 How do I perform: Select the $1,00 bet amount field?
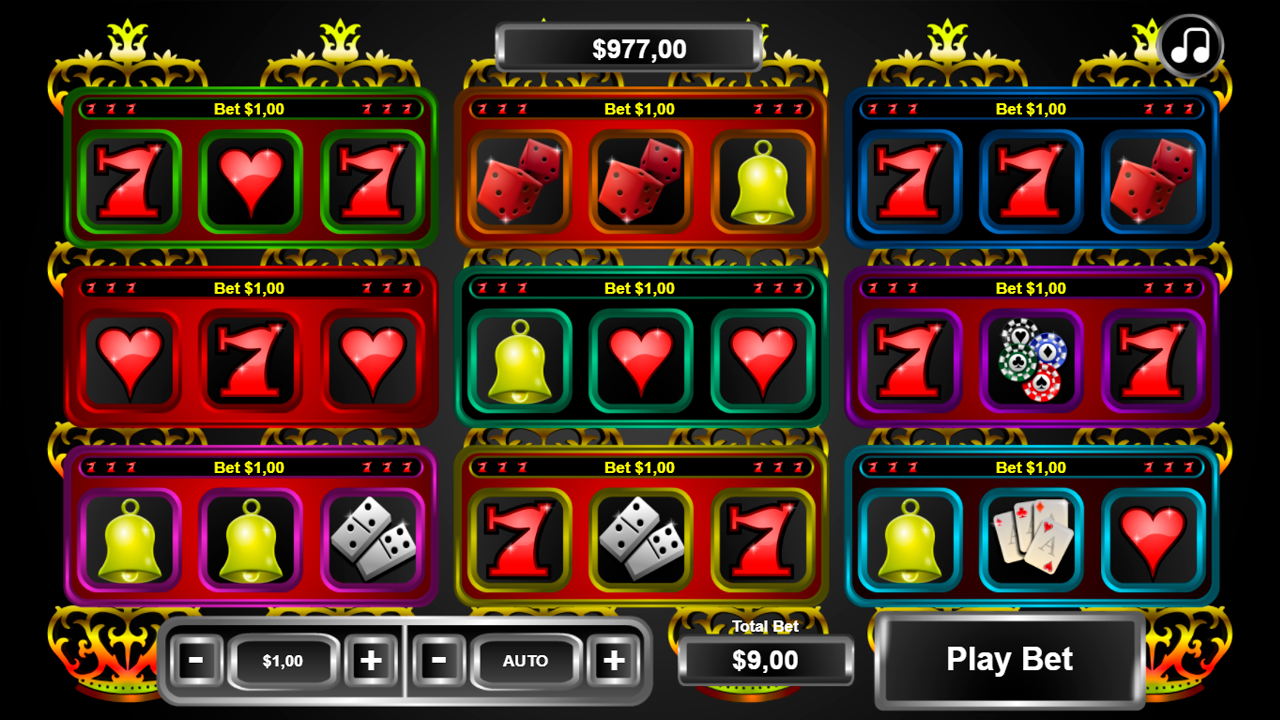click(x=284, y=661)
